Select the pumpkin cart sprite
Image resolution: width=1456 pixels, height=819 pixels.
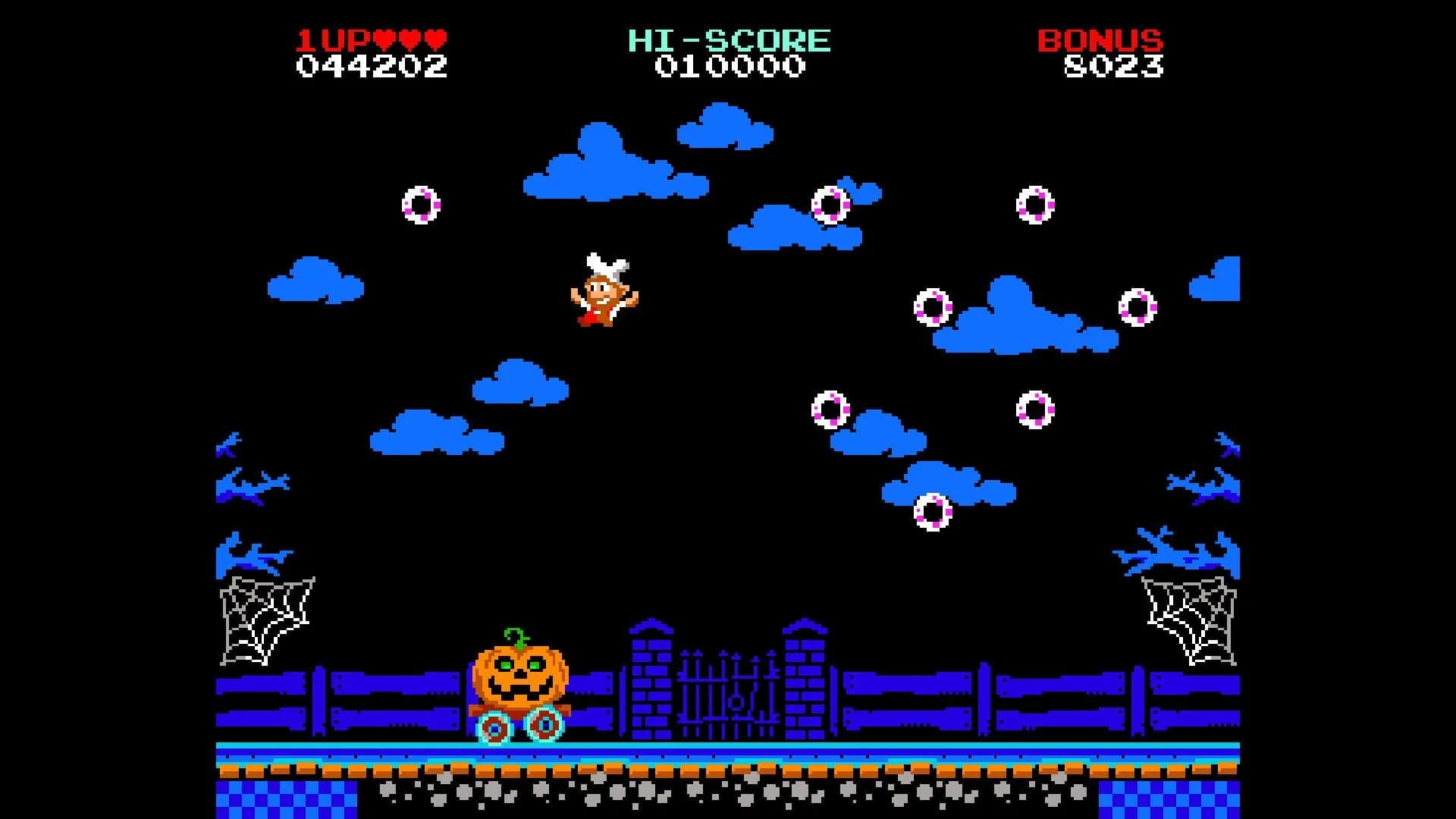pos(519,690)
